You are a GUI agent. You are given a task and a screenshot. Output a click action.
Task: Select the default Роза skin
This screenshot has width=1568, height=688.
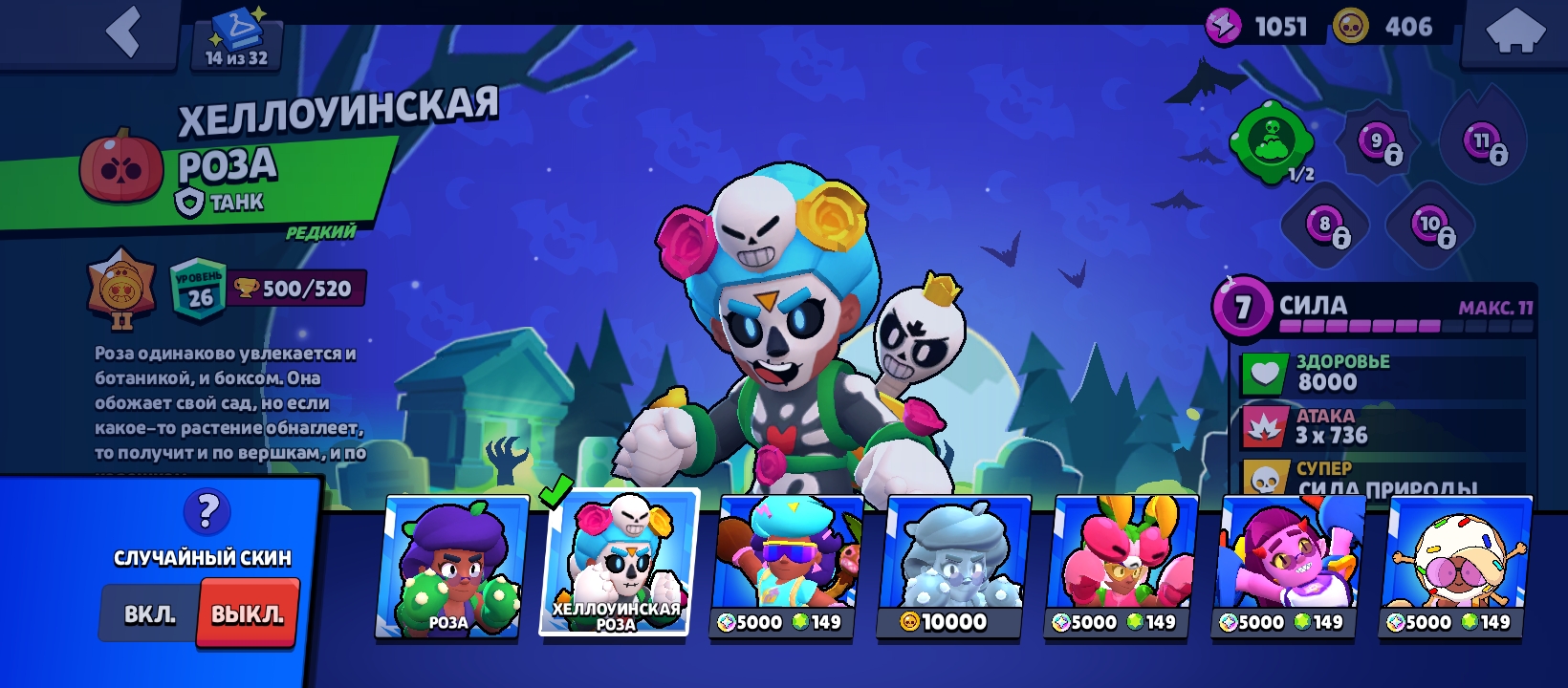click(451, 567)
